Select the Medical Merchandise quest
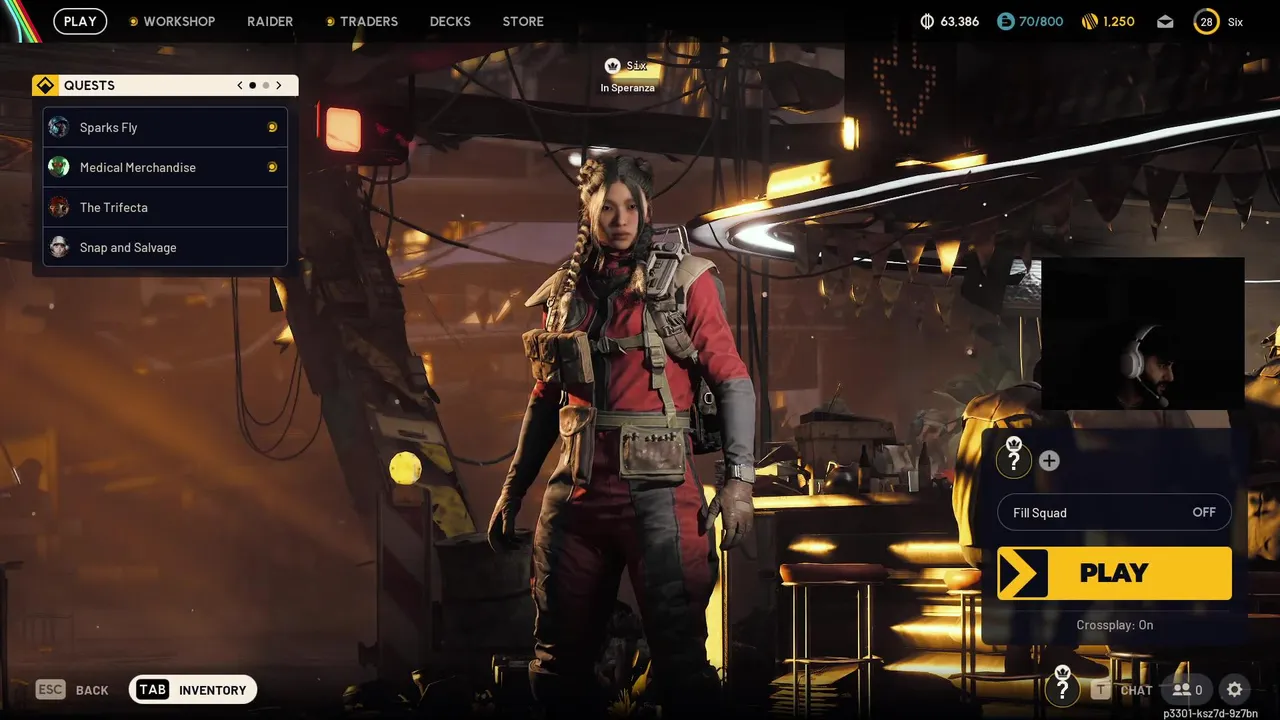Image resolution: width=1280 pixels, height=720 pixels. point(165,168)
